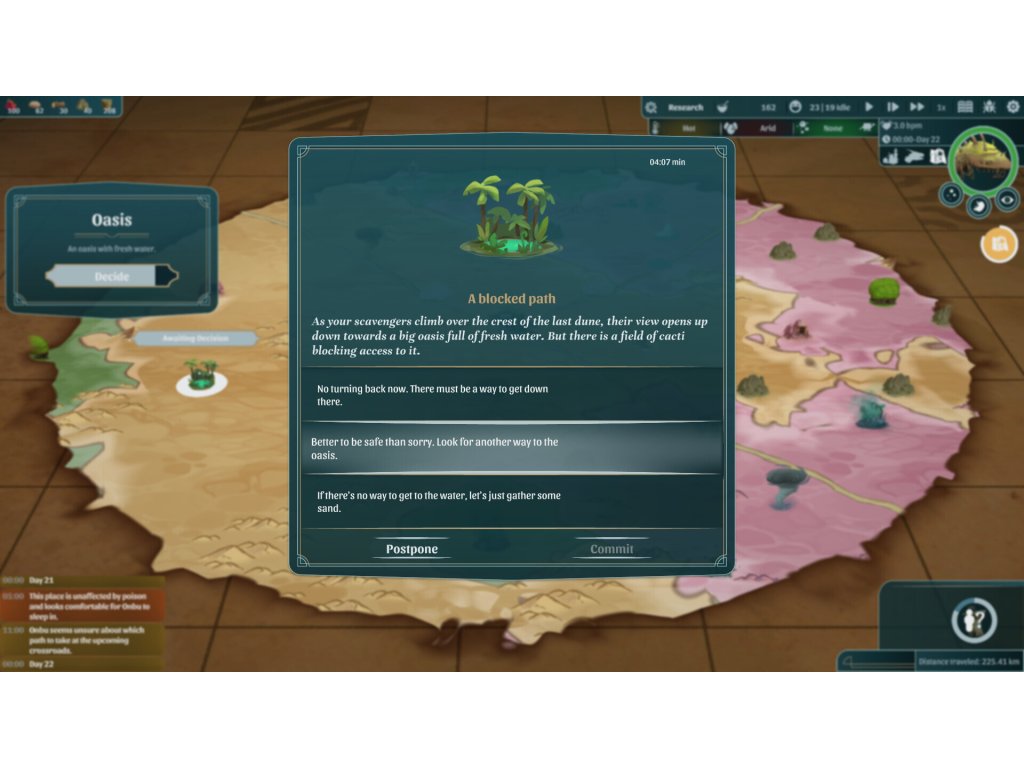Open the settings gear
This screenshot has width=1024, height=768.
coord(1013,107)
